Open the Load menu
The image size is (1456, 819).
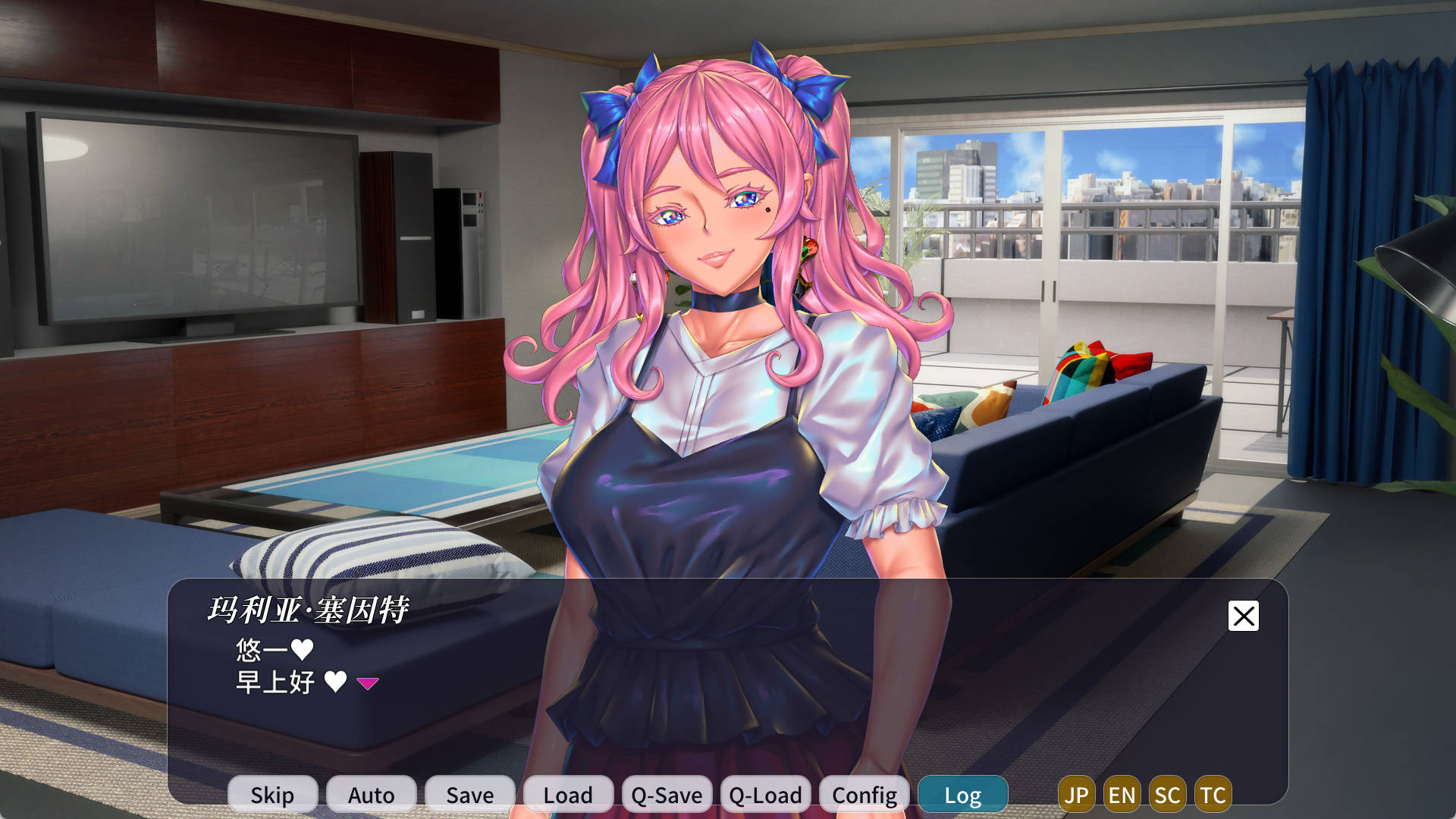(568, 794)
